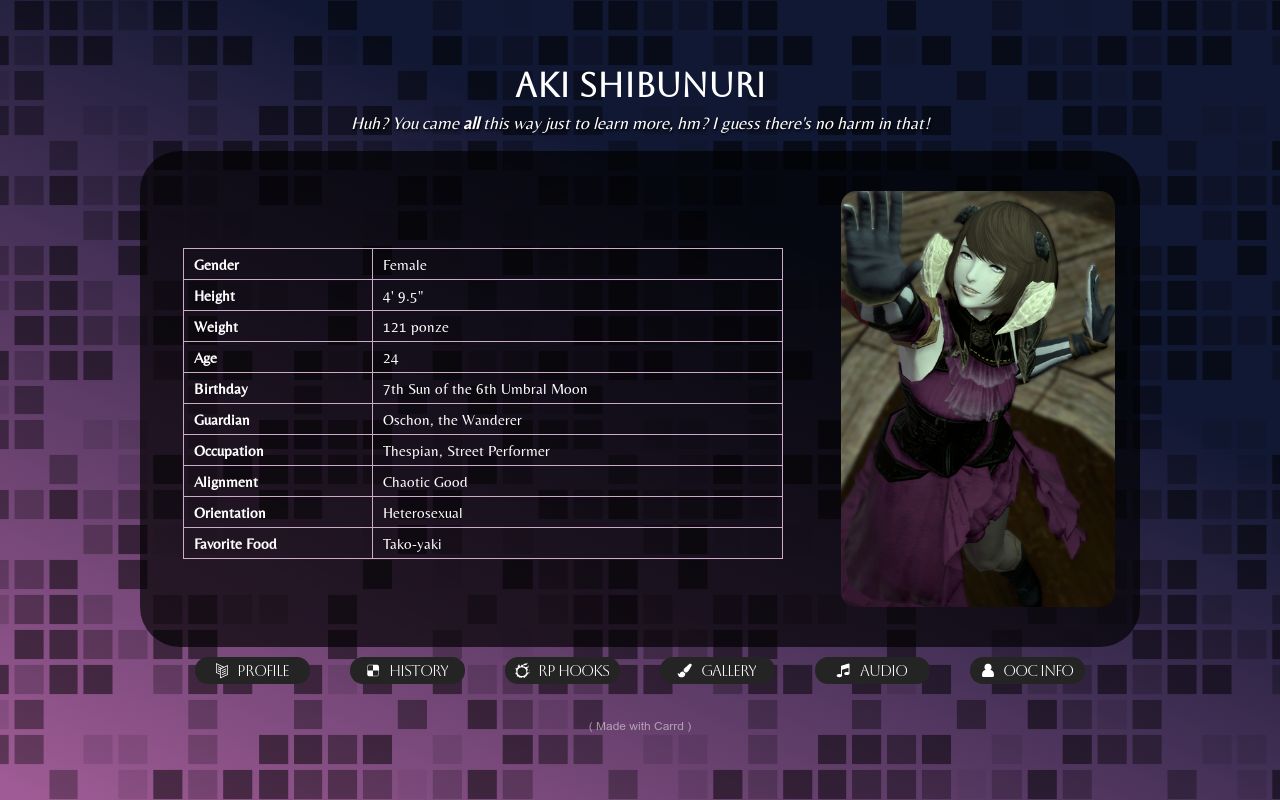The image size is (1280, 800).
Task: Select the book icon on the Profile button
Action: tap(222, 671)
